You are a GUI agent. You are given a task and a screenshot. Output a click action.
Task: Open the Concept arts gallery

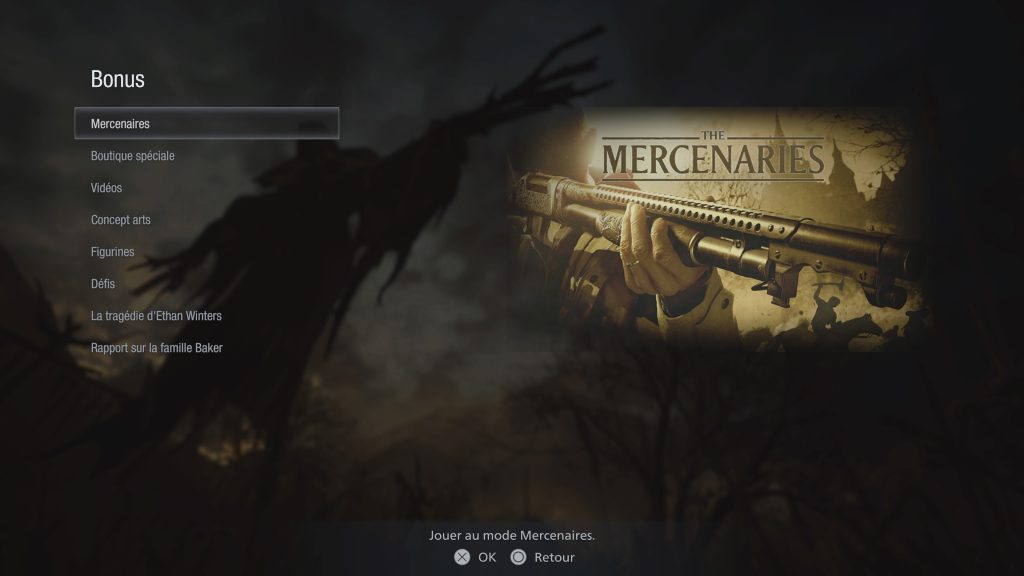coord(120,220)
